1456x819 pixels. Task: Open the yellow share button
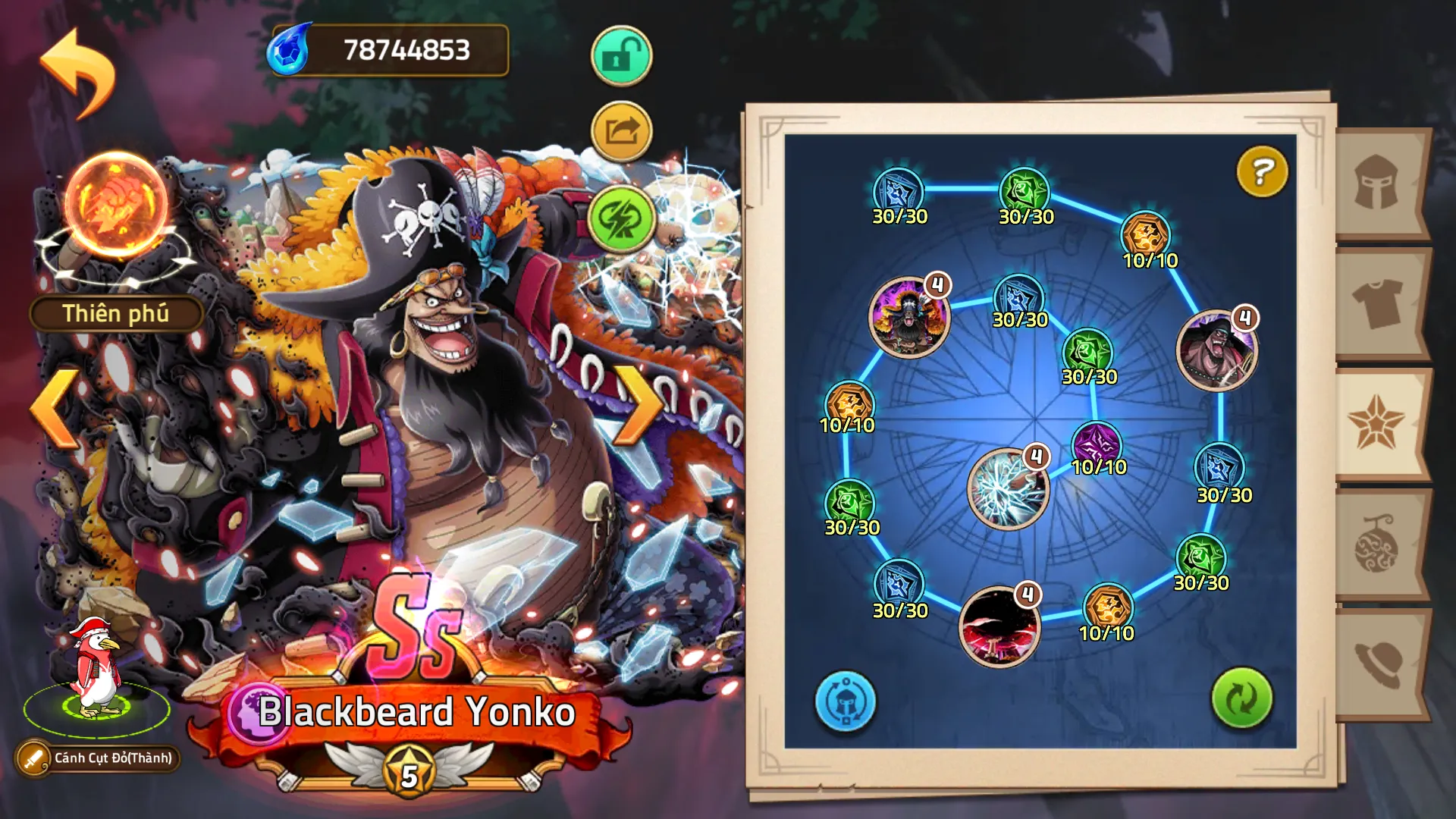click(x=621, y=132)
